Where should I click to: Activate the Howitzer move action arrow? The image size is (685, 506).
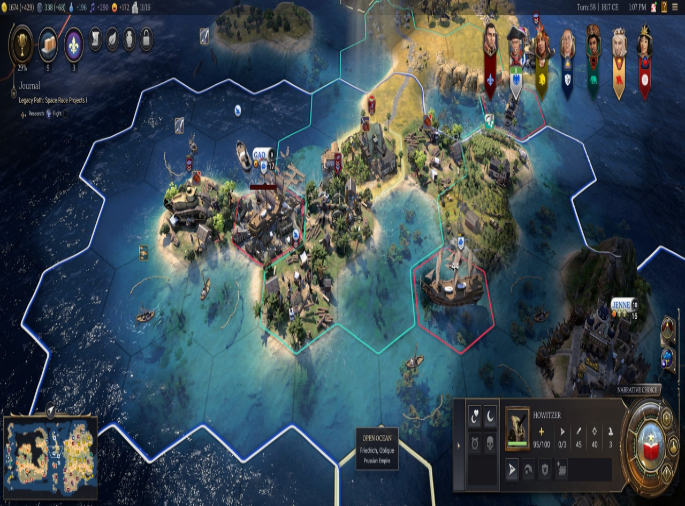[x=512, y=467]
